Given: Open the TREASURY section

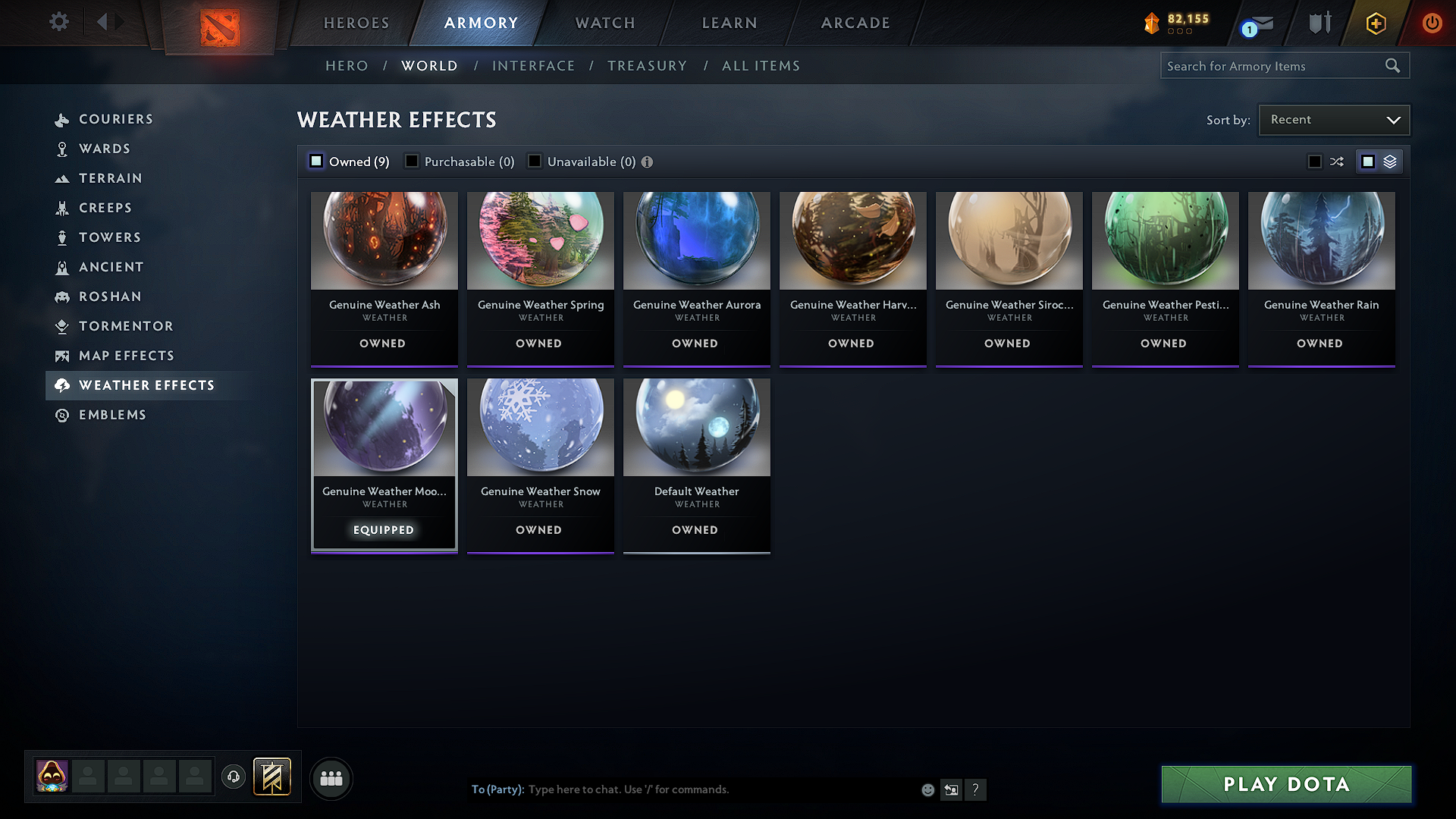Looking at the screenshot, I should coord(647,65).
